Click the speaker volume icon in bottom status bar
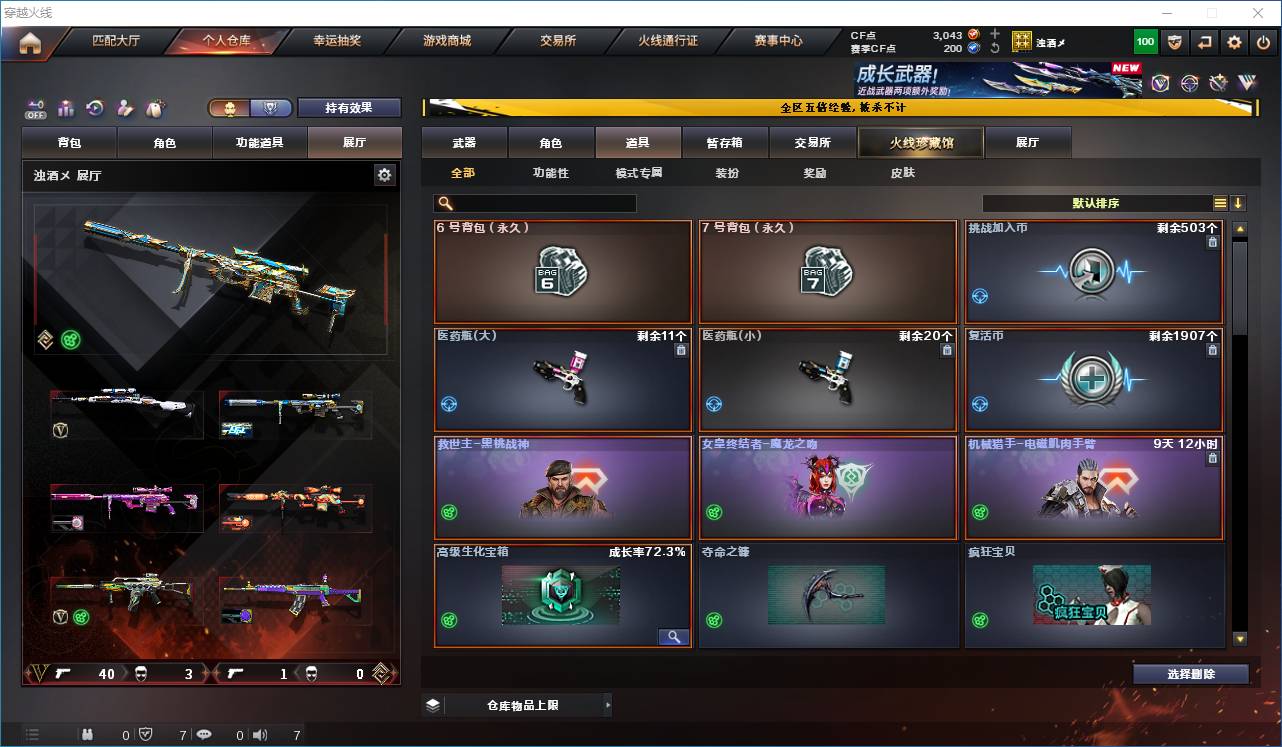1282x747 pixels. click(259, 734)
